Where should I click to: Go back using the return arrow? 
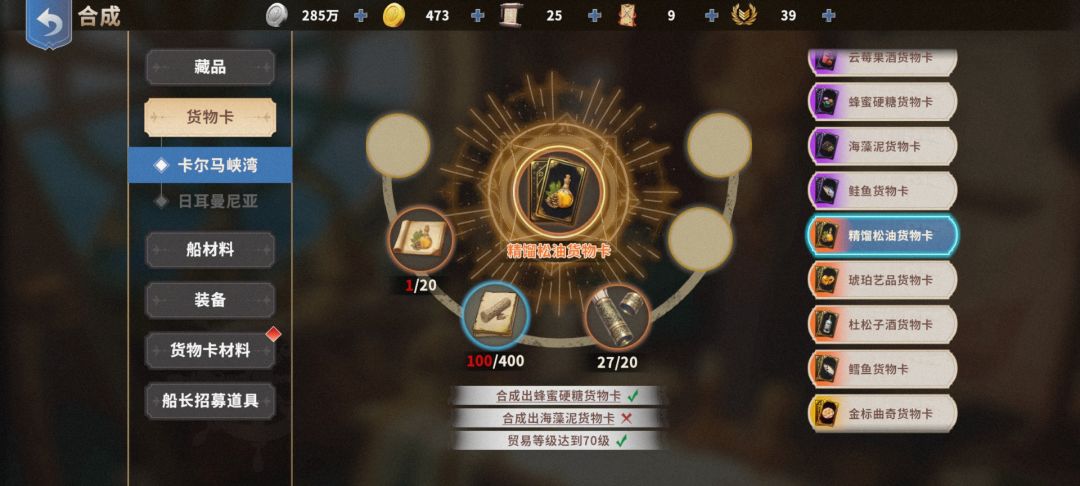click(49, 21)
